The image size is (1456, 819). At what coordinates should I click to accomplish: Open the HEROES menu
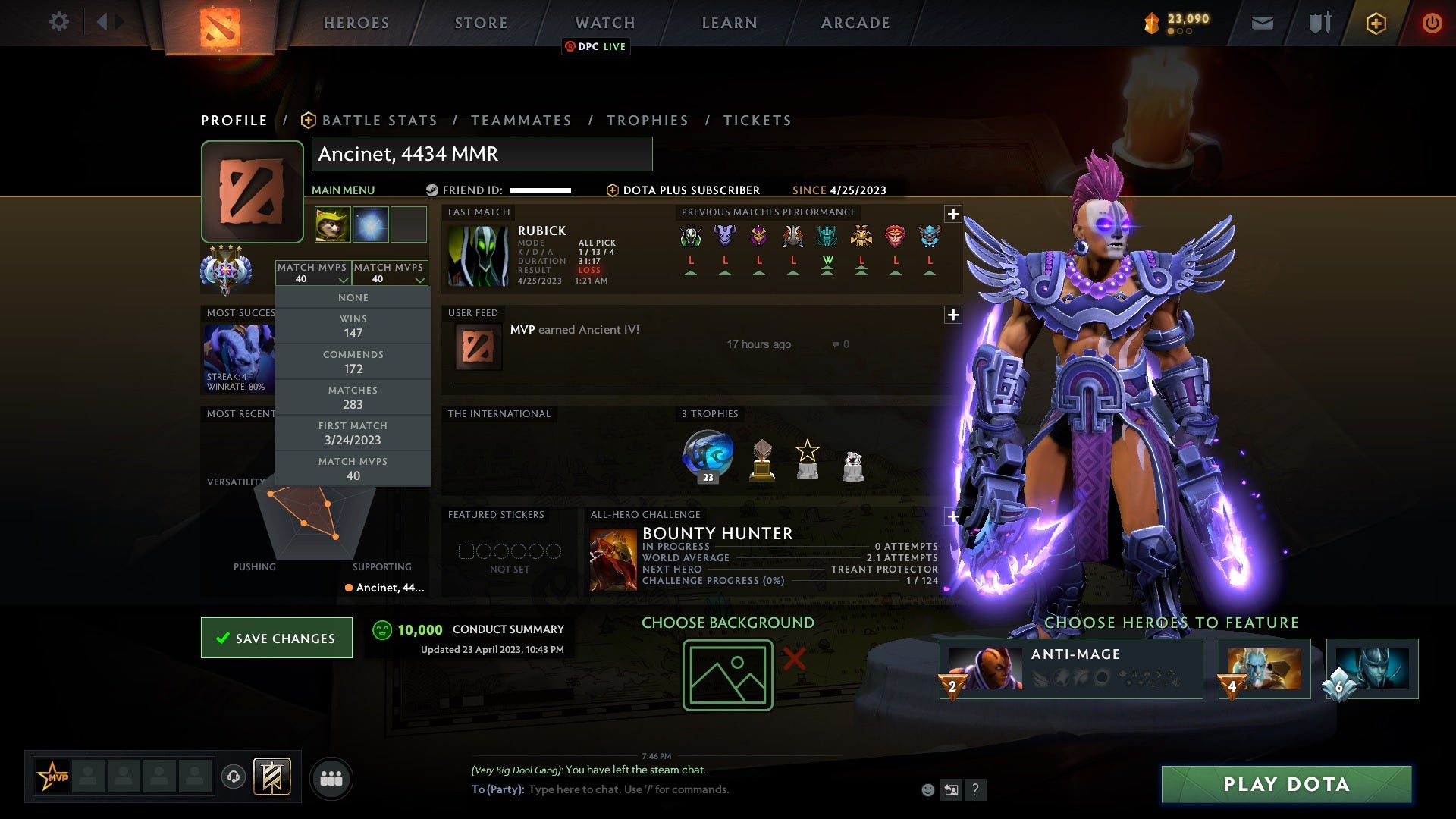pos(356,23)
